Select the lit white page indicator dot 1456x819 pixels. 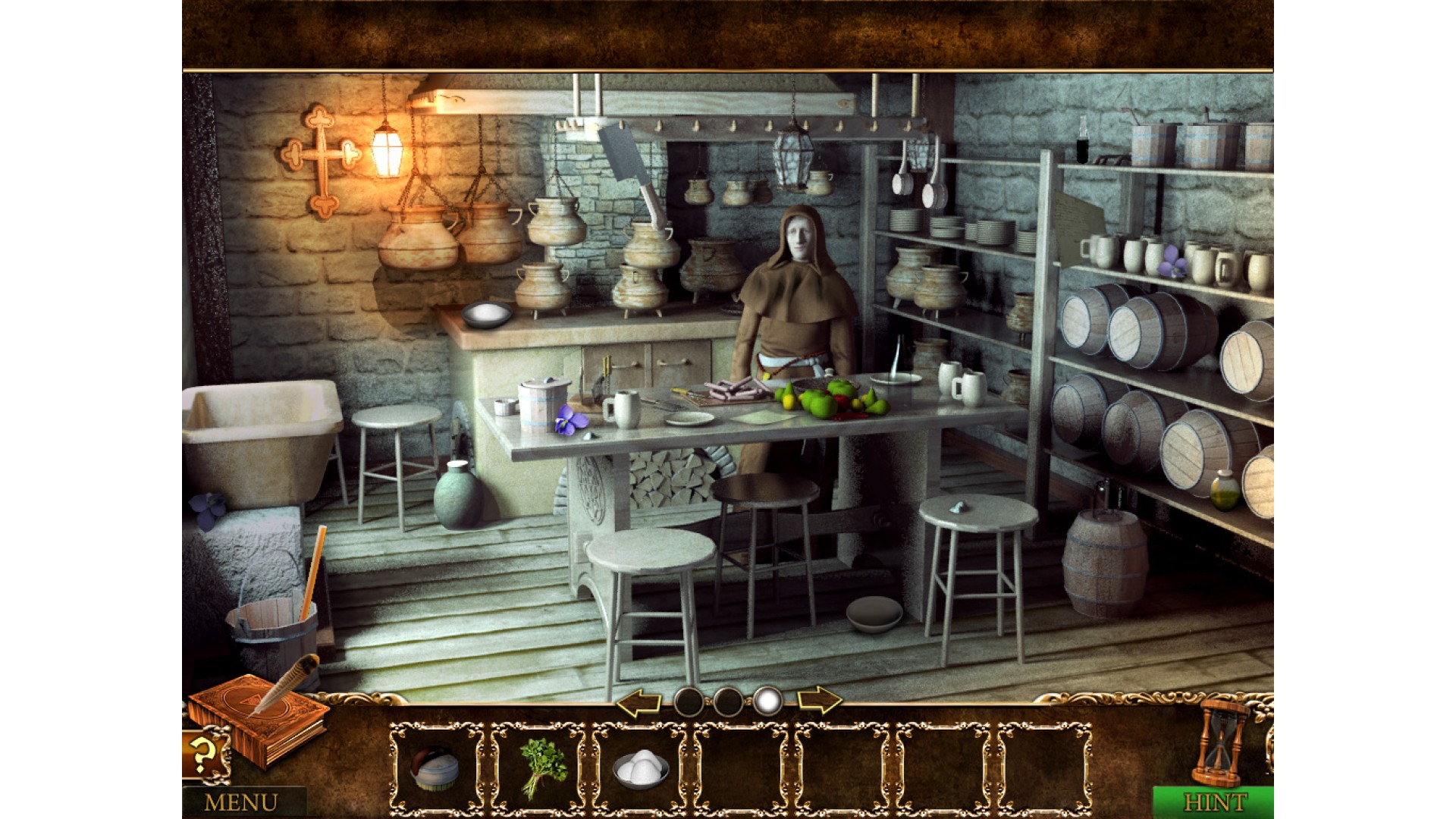767,701
